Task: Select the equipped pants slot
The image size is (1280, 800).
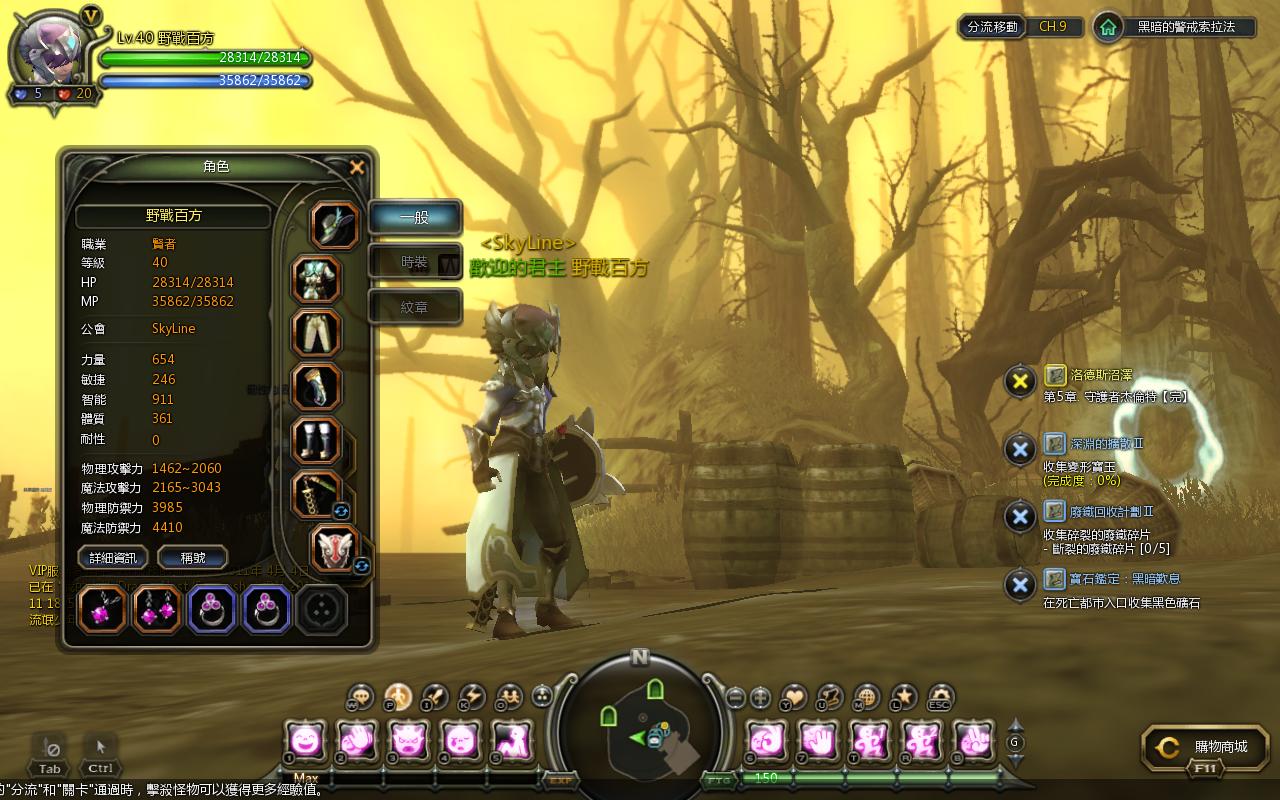Action: [317, 333]
